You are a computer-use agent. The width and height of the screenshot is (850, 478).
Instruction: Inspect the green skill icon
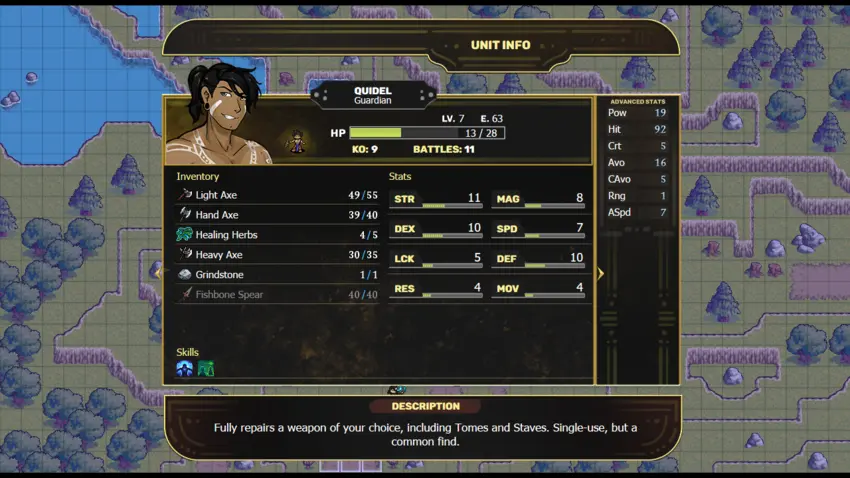[x=206, y=369]
